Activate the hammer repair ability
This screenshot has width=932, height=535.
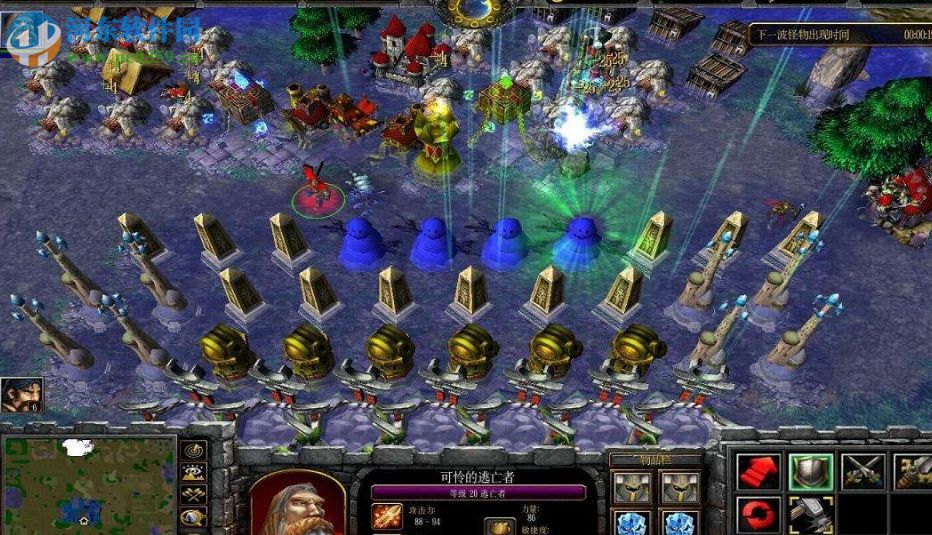coord(810,516)
